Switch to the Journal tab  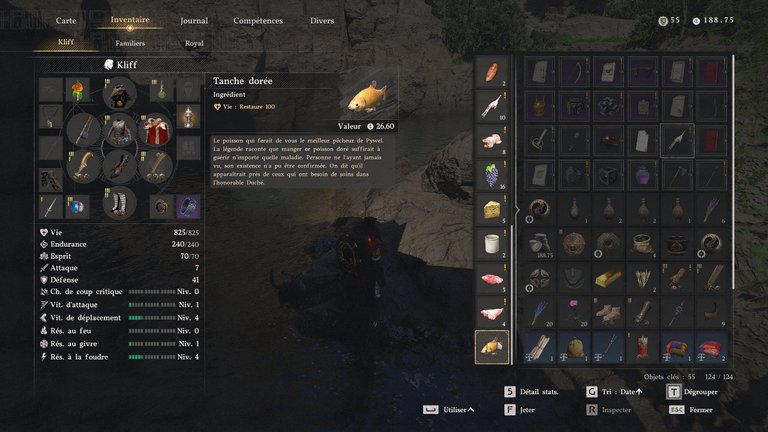point(194,20)
